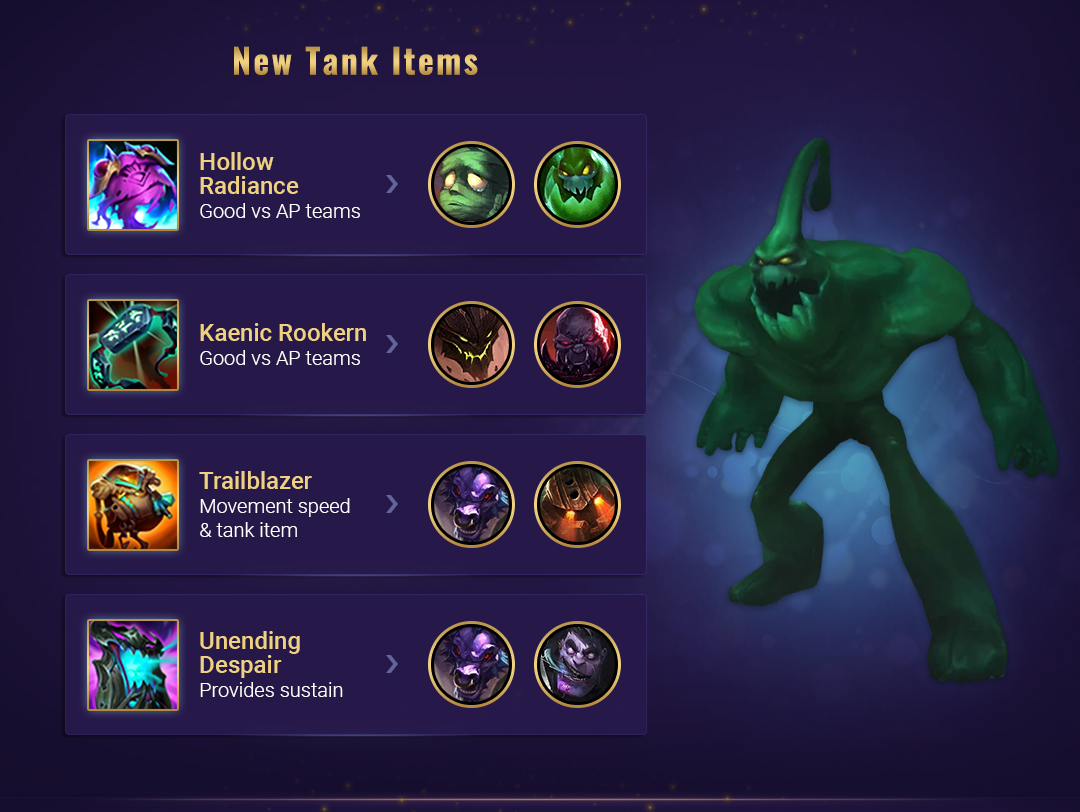This screenshot has width=1080, height=812.
Task: Click the Kaenic Rookern item icon
Action: 133,345
